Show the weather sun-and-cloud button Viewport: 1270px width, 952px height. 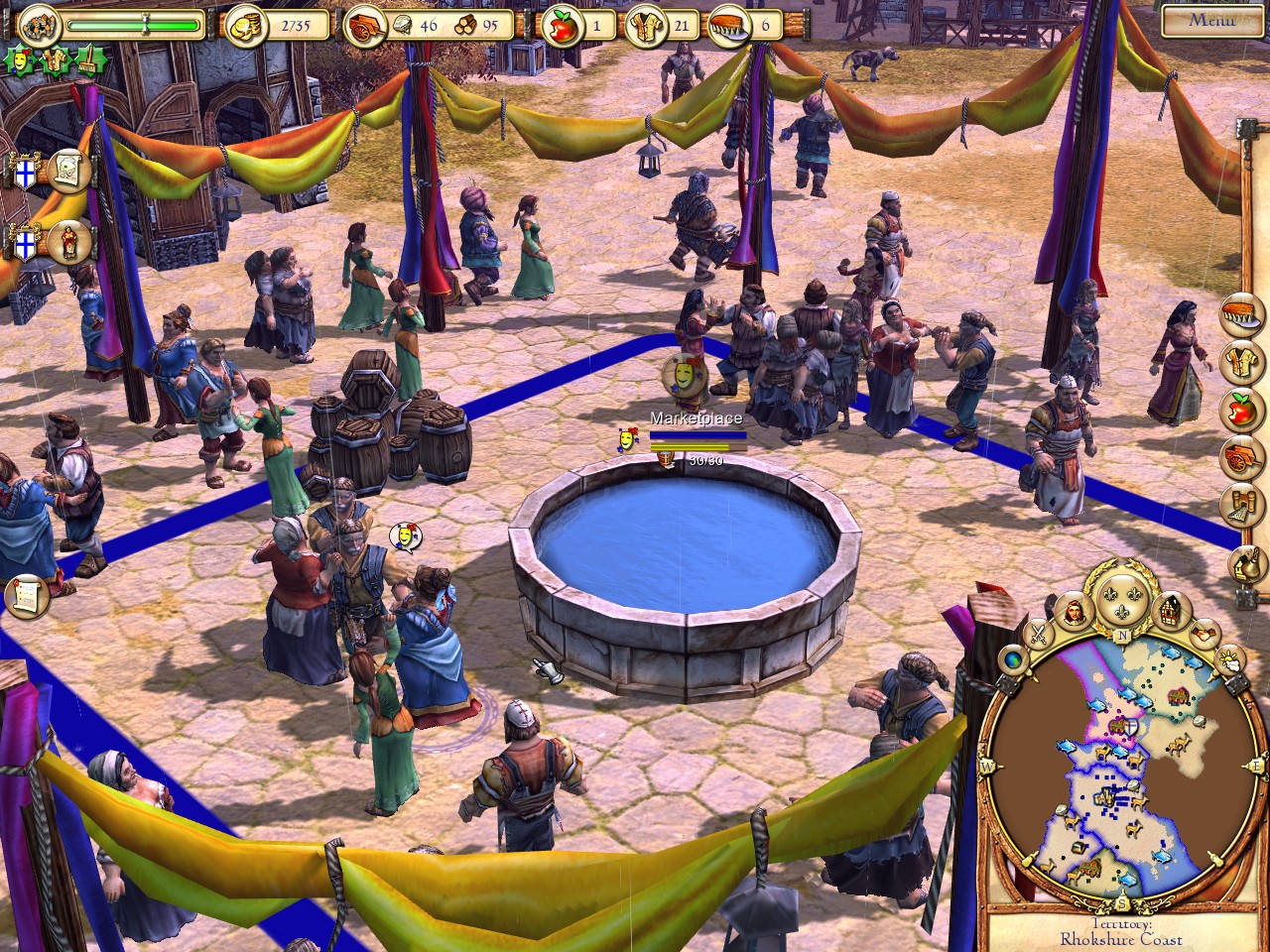[x=1230, y=659]
